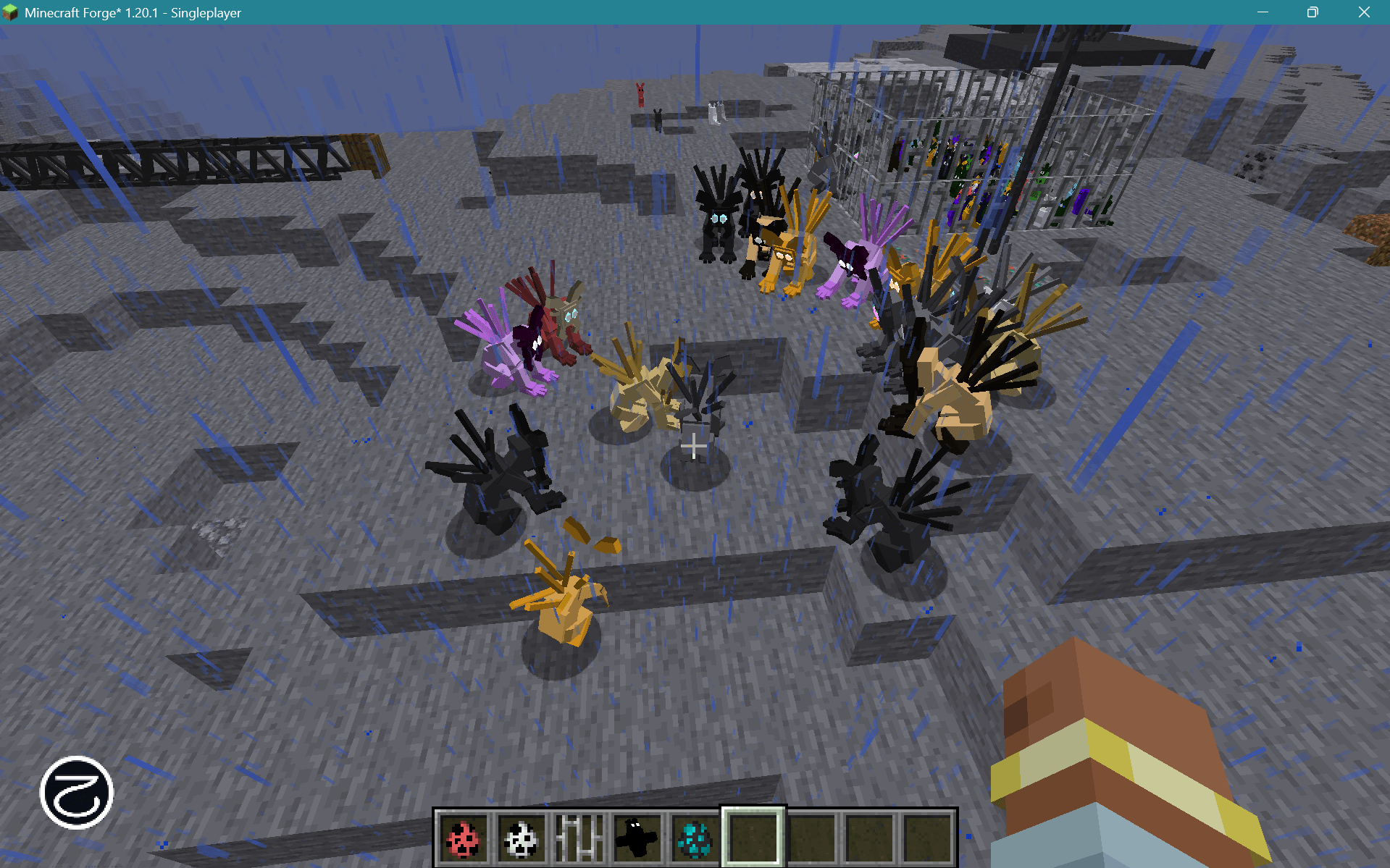The width and height of the screenshot is (1390, 868).
Task: Select the white spawn egg in the hotbar
Action: [521, 838]
